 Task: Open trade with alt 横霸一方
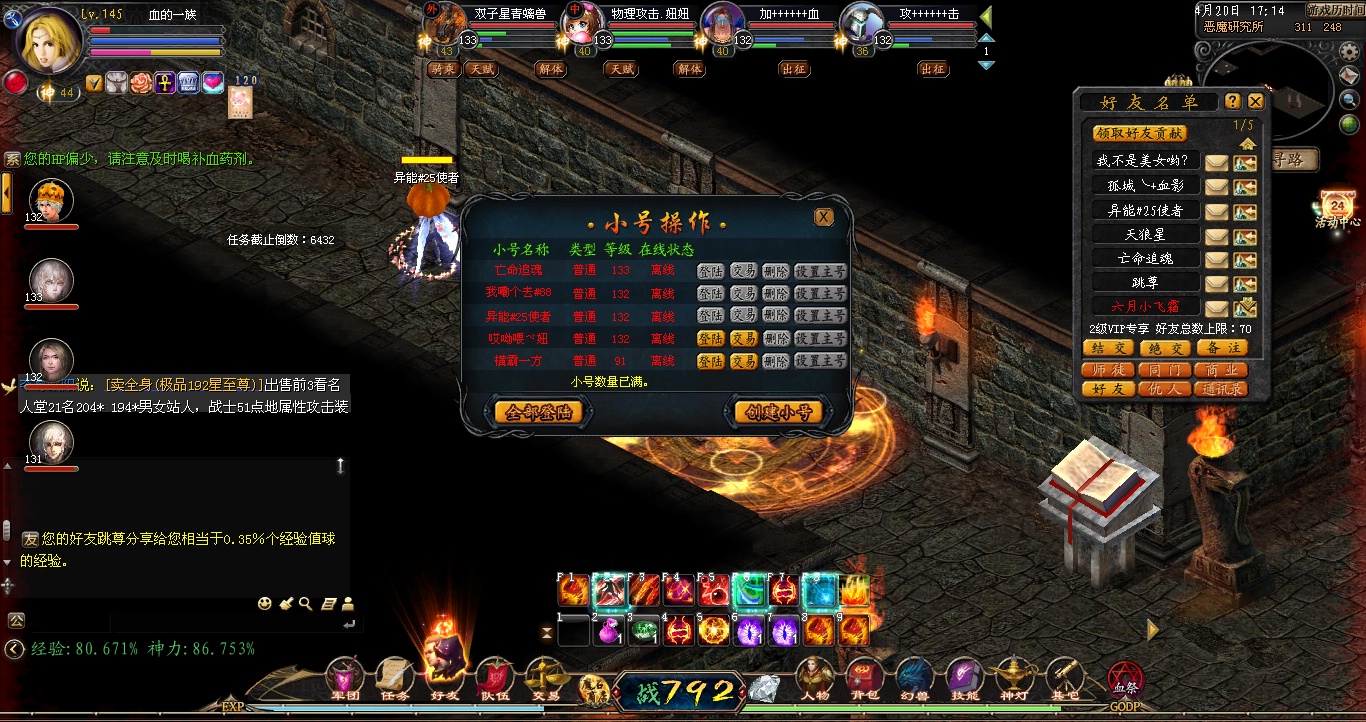click(x=743, y=361)
